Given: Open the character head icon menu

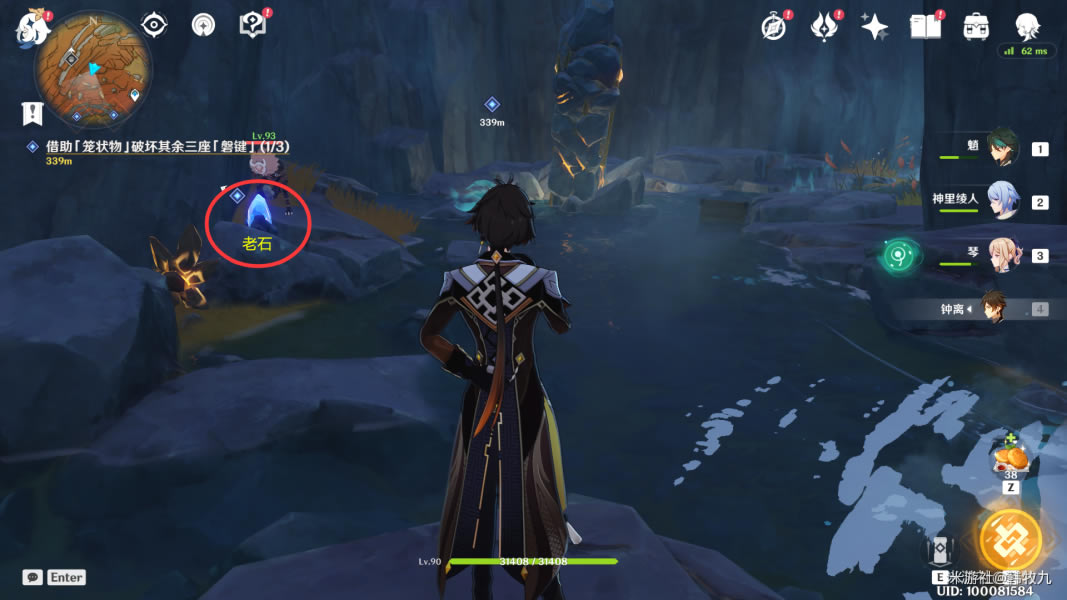Looking at the screenshot, I should point(1027,27).
